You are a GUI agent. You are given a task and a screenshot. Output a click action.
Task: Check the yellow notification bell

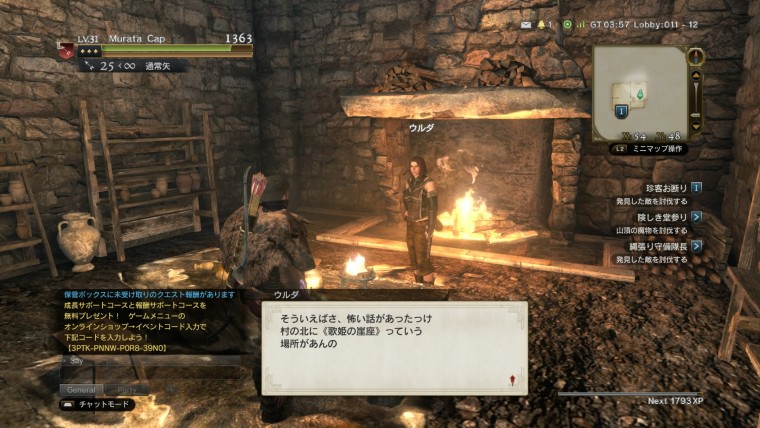click(x=541, y=24)
